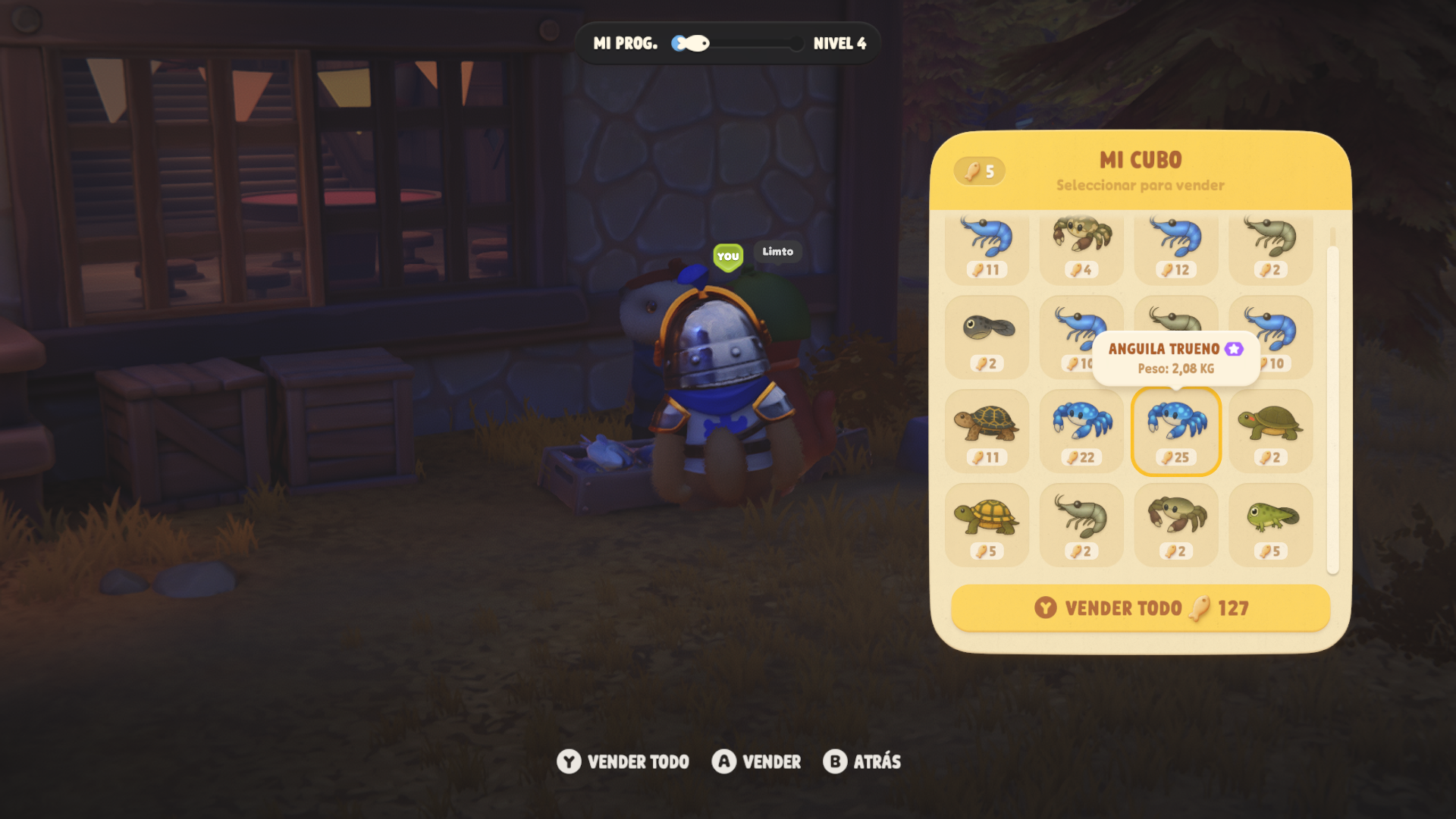This screenshot has width=1456, height=819.
Task: Pick the brown-shelled turtle worth 11
Action: (987, 431)
